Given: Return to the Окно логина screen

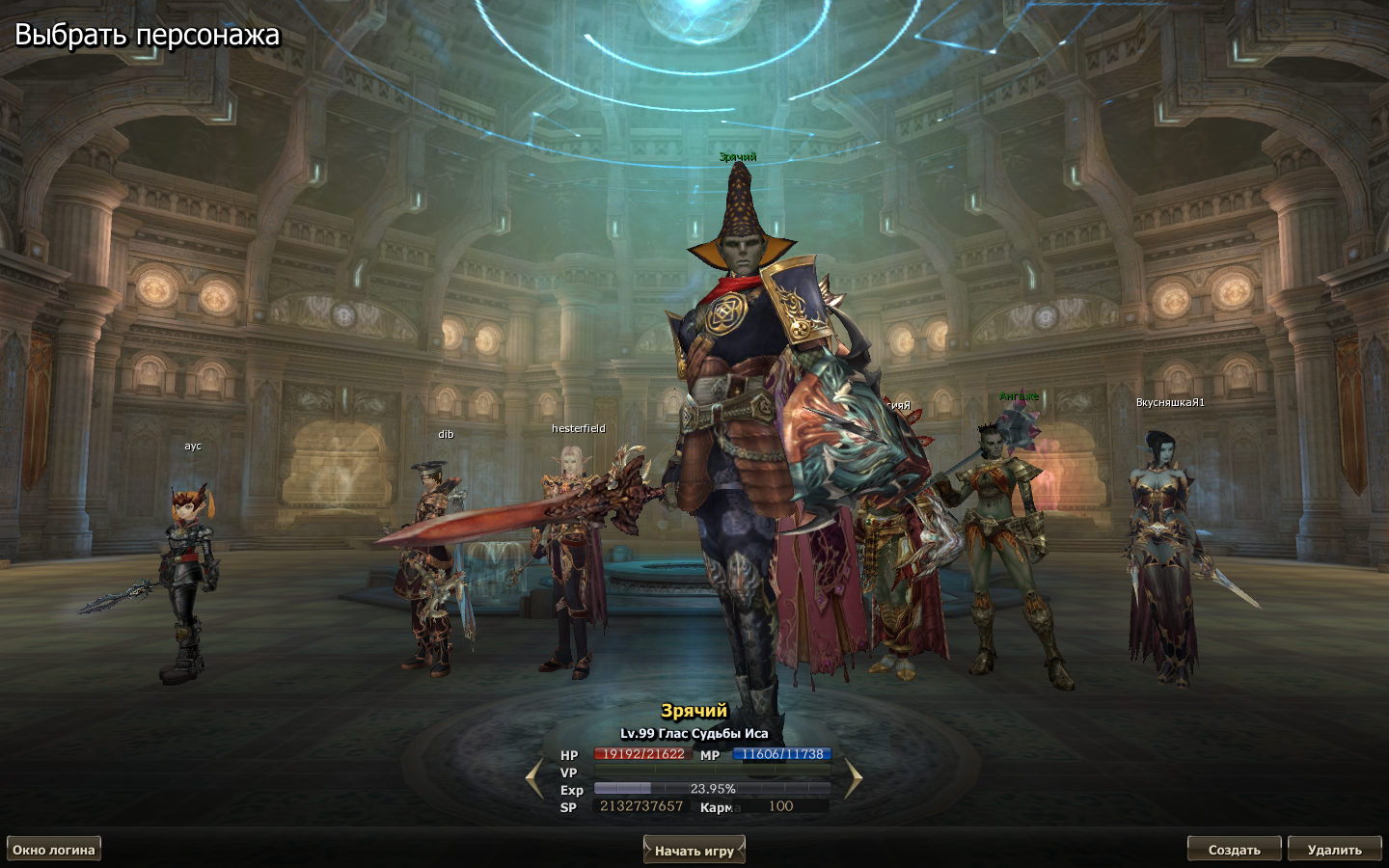Looking at the screenshot, I should (54, 849).
